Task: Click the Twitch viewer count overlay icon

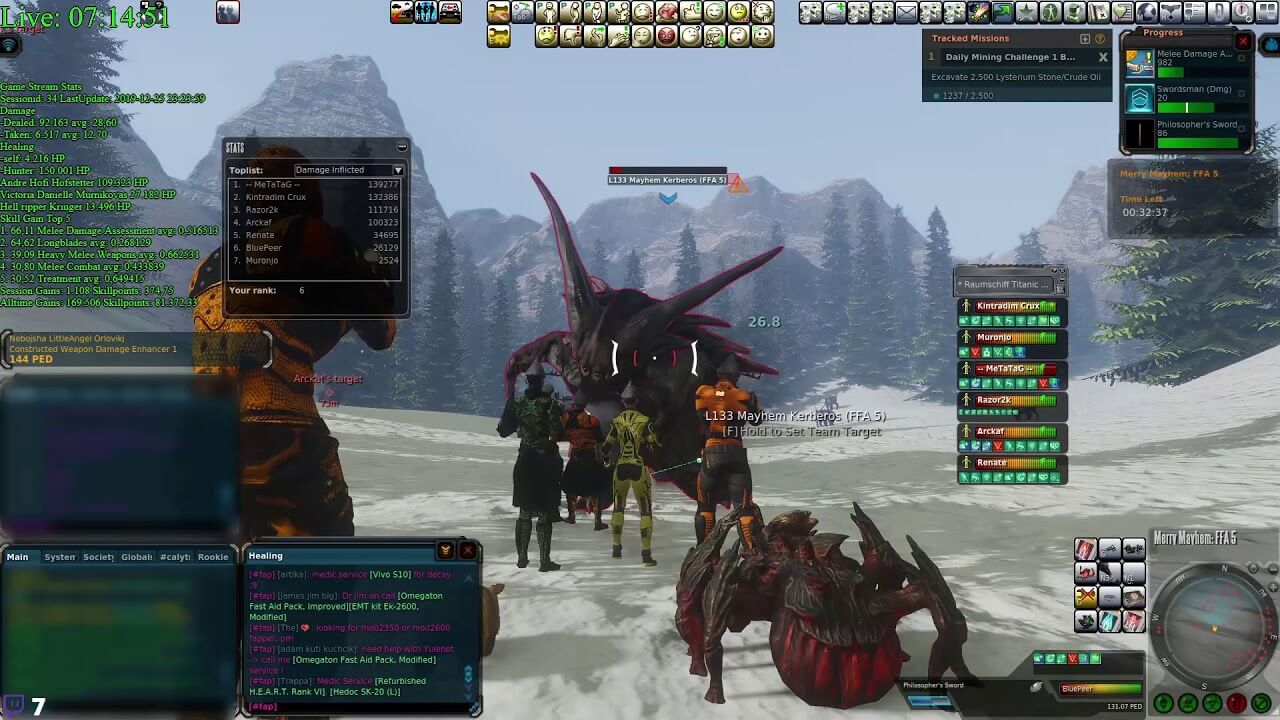Action: (x=14, y=705)
